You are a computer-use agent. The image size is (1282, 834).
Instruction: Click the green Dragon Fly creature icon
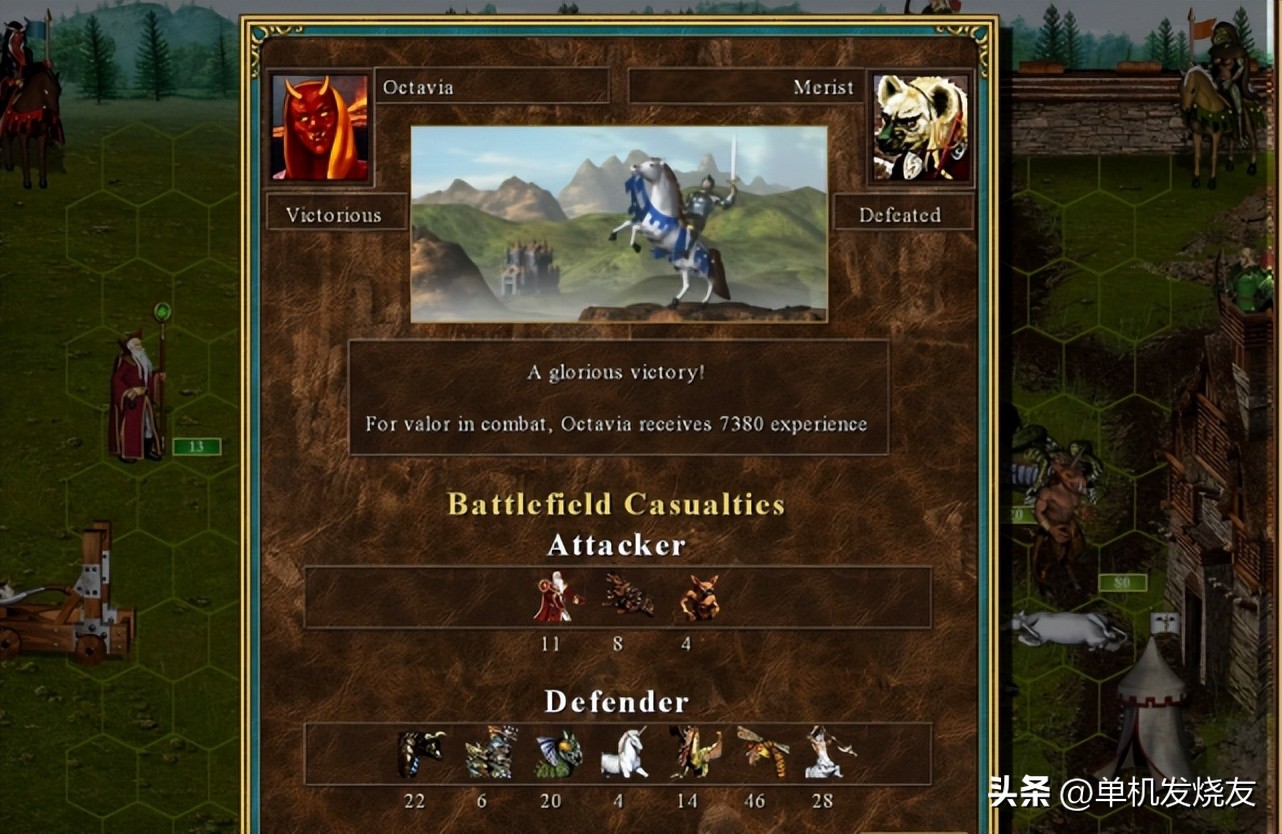(551, 755)
